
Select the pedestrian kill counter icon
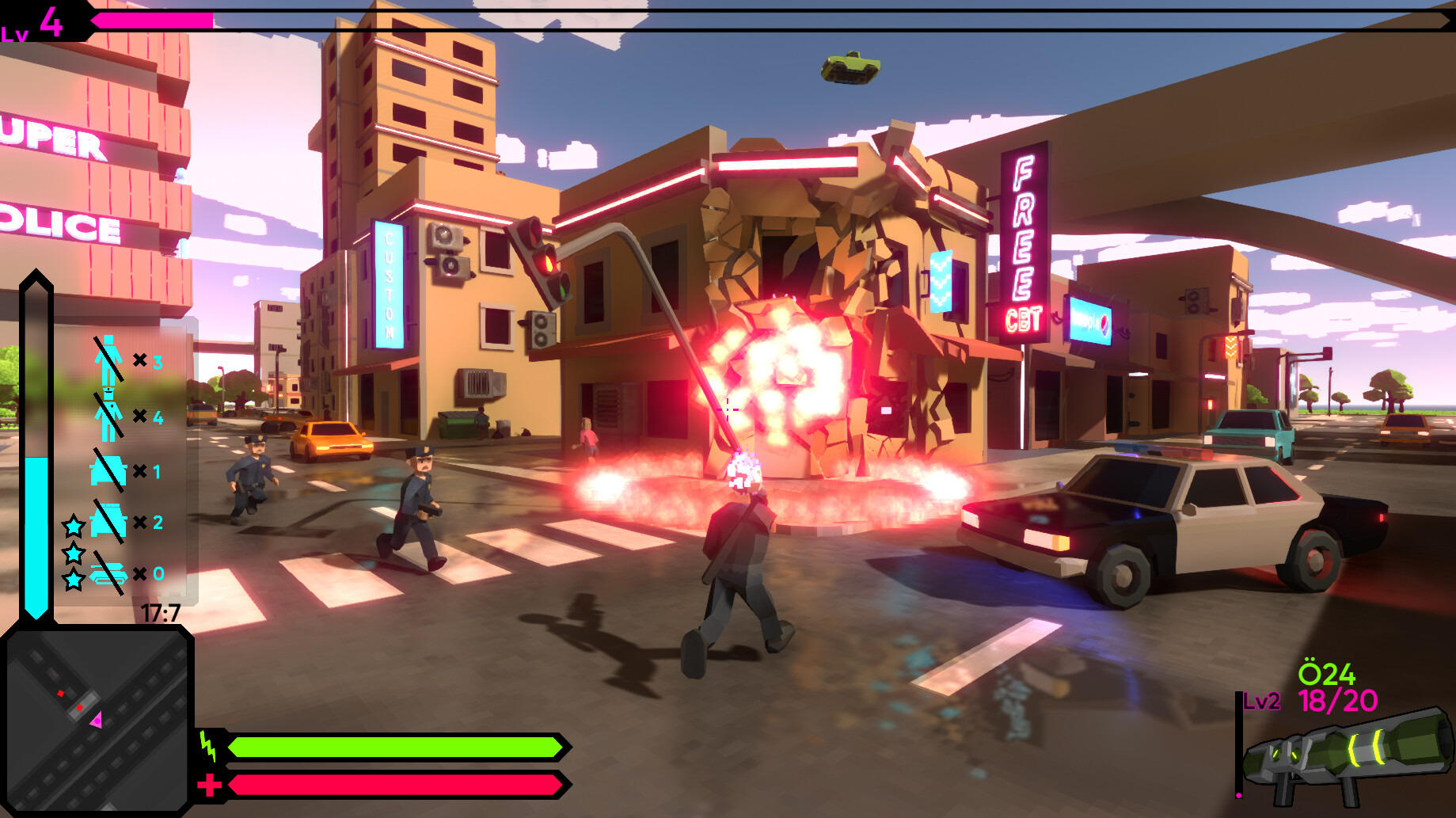107,360
